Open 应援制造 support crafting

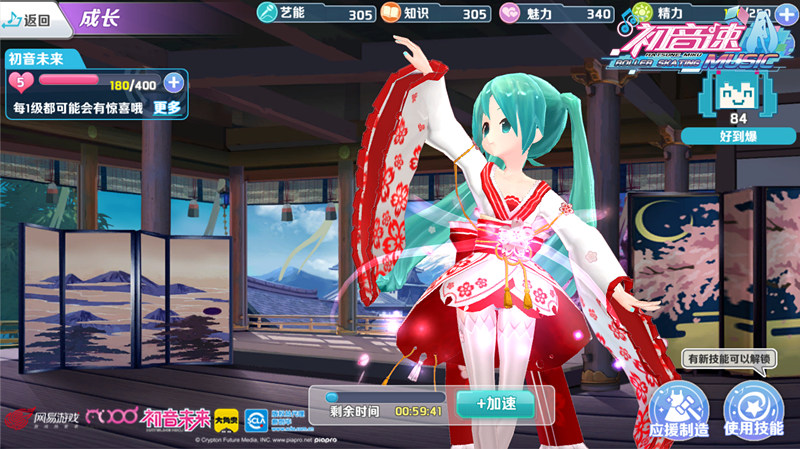click(678, 411)
